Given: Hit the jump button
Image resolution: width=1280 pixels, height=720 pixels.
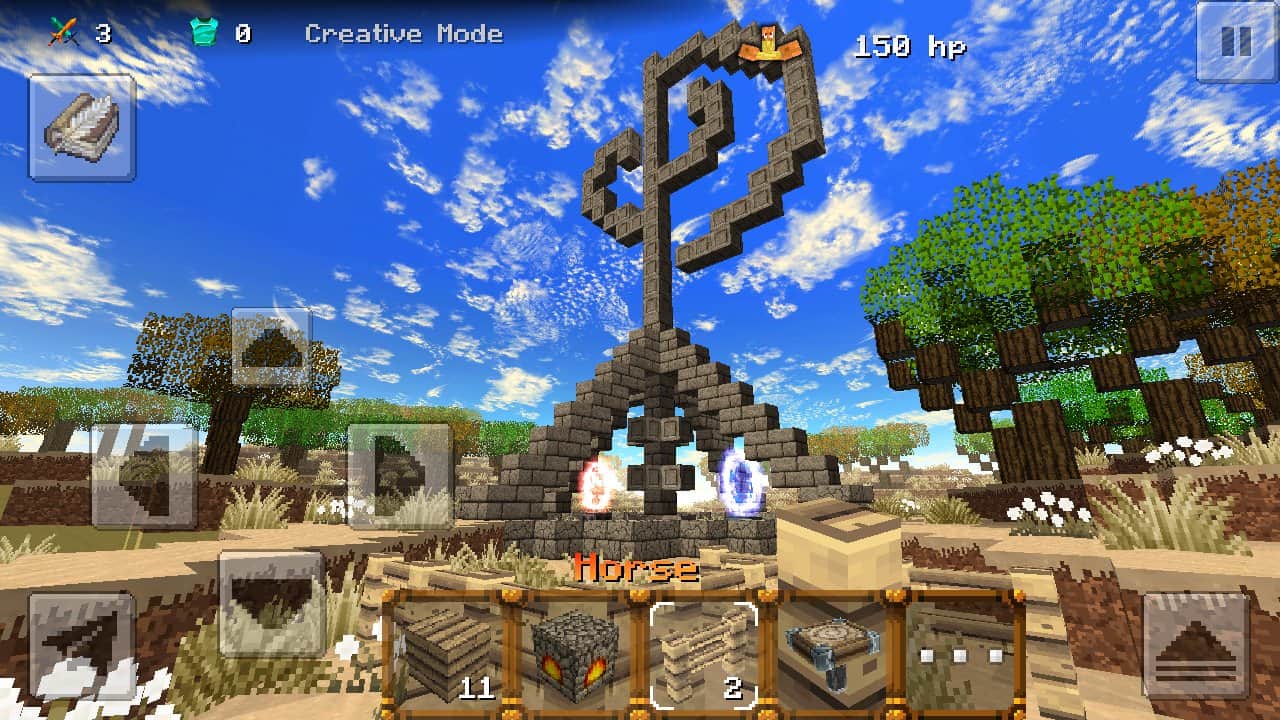Looking at the screenshot, I should 1195,645.
